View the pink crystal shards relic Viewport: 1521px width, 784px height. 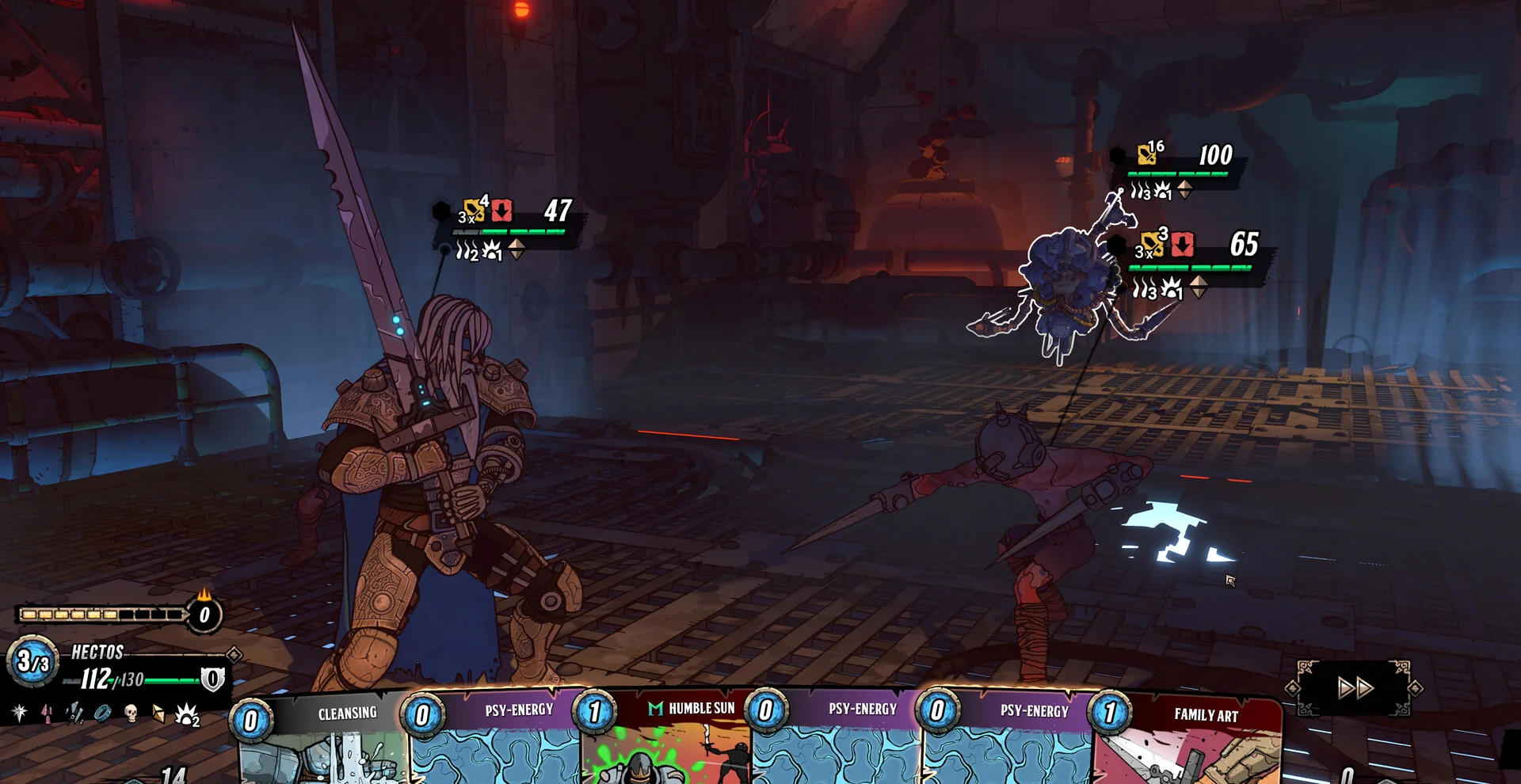point(47,714)
